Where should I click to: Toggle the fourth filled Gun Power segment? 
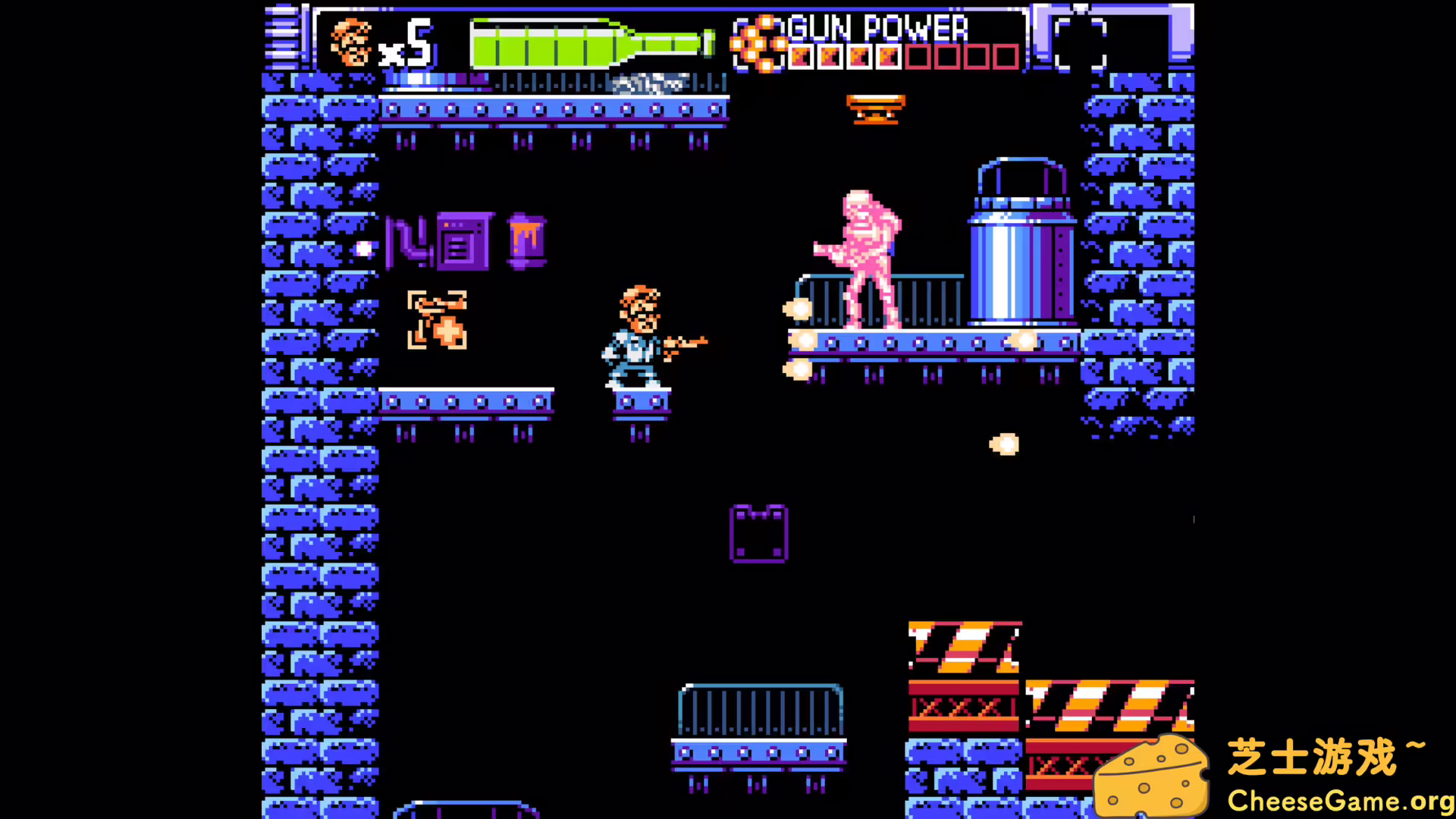[x=887, y=56]
